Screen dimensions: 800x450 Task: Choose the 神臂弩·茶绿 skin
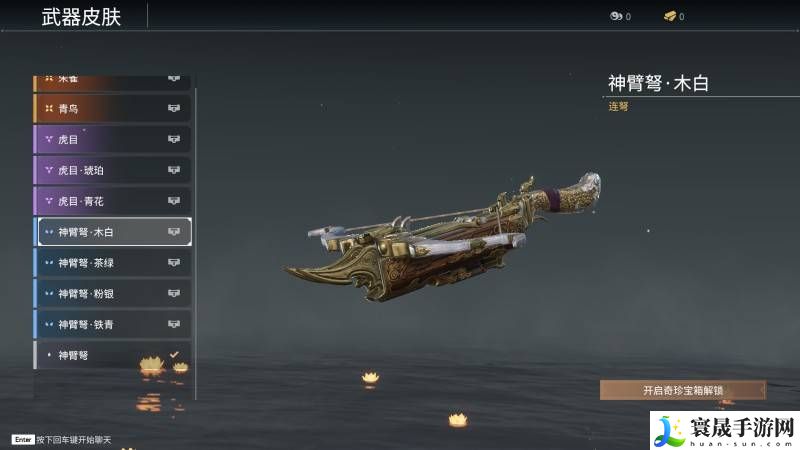(x=112, y=263)
